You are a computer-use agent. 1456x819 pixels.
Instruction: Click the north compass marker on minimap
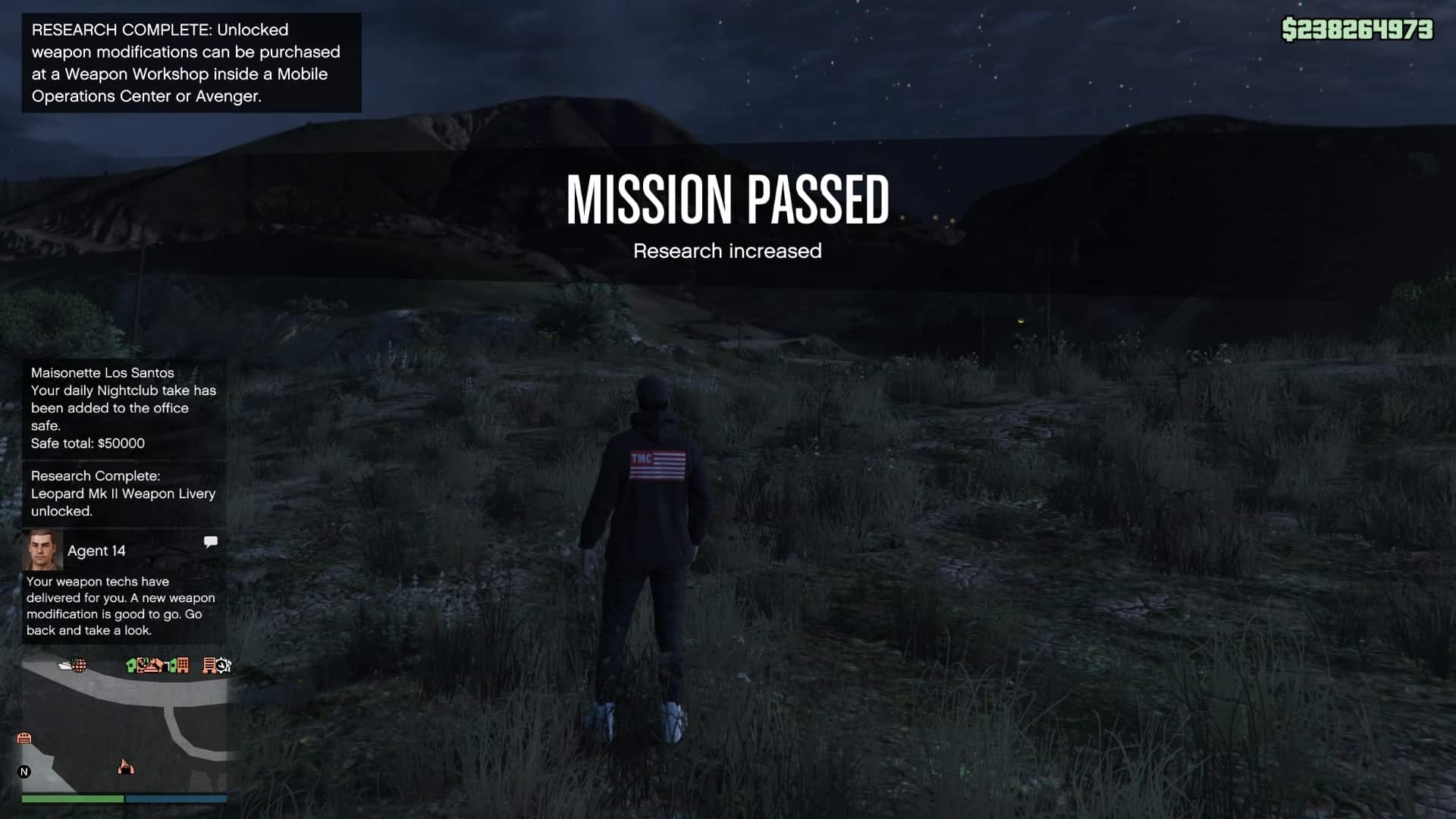[24, 772]
